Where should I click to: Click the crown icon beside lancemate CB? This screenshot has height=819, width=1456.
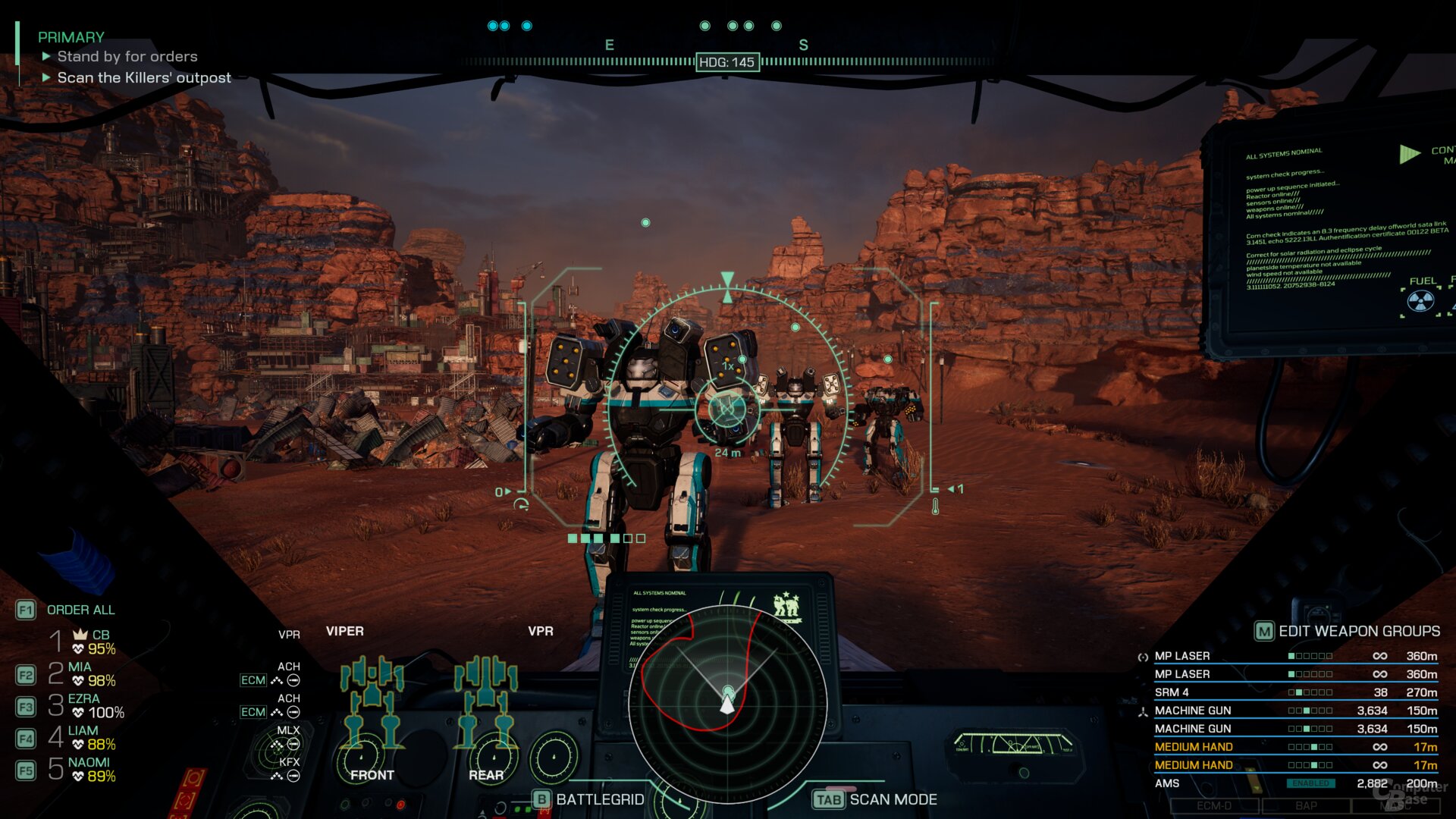click(x=80, y=636)
